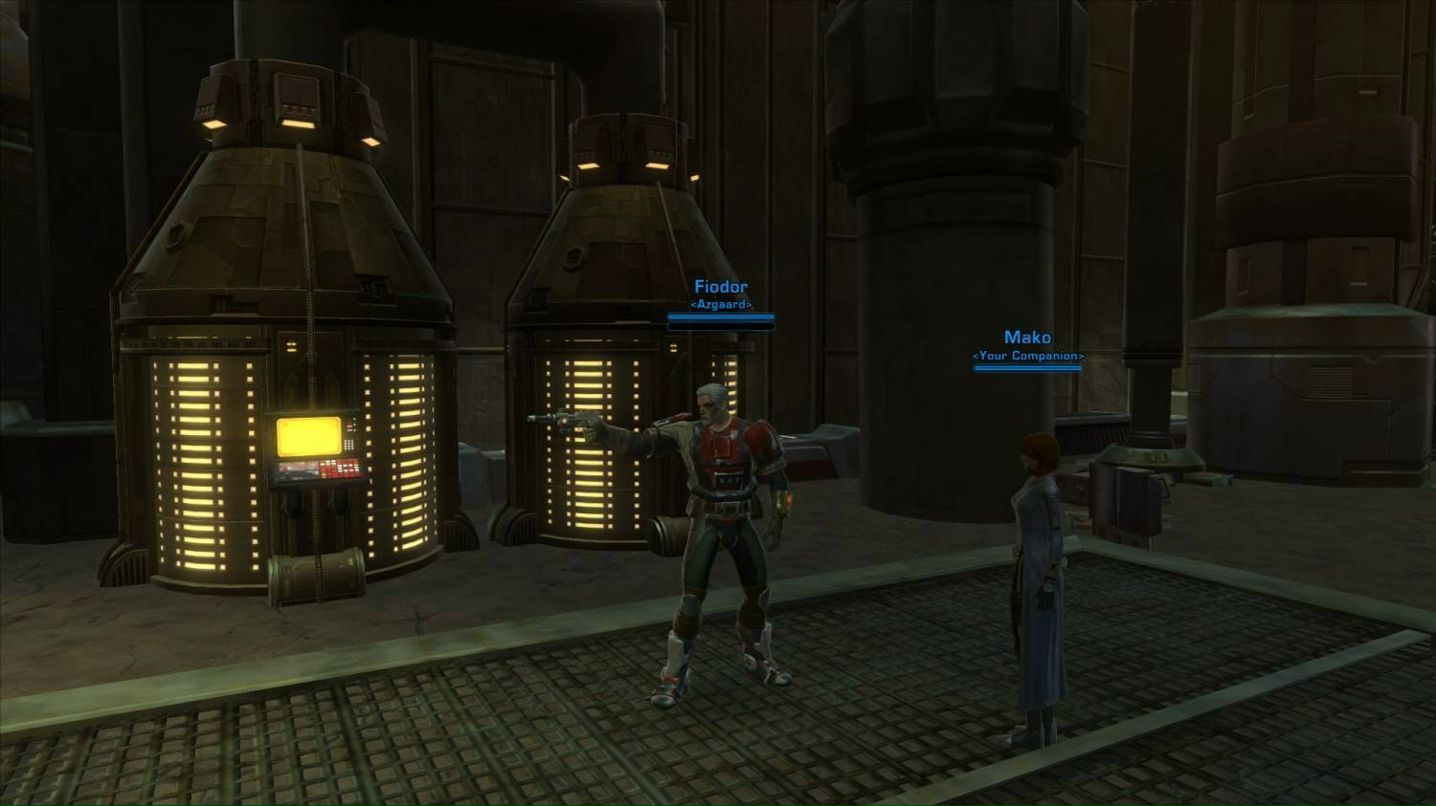The width and height of the screenshot is (1436, 806).
Task: Select Fiodor's nameplate
Action: pyautogui.click(x=721, y=288)
